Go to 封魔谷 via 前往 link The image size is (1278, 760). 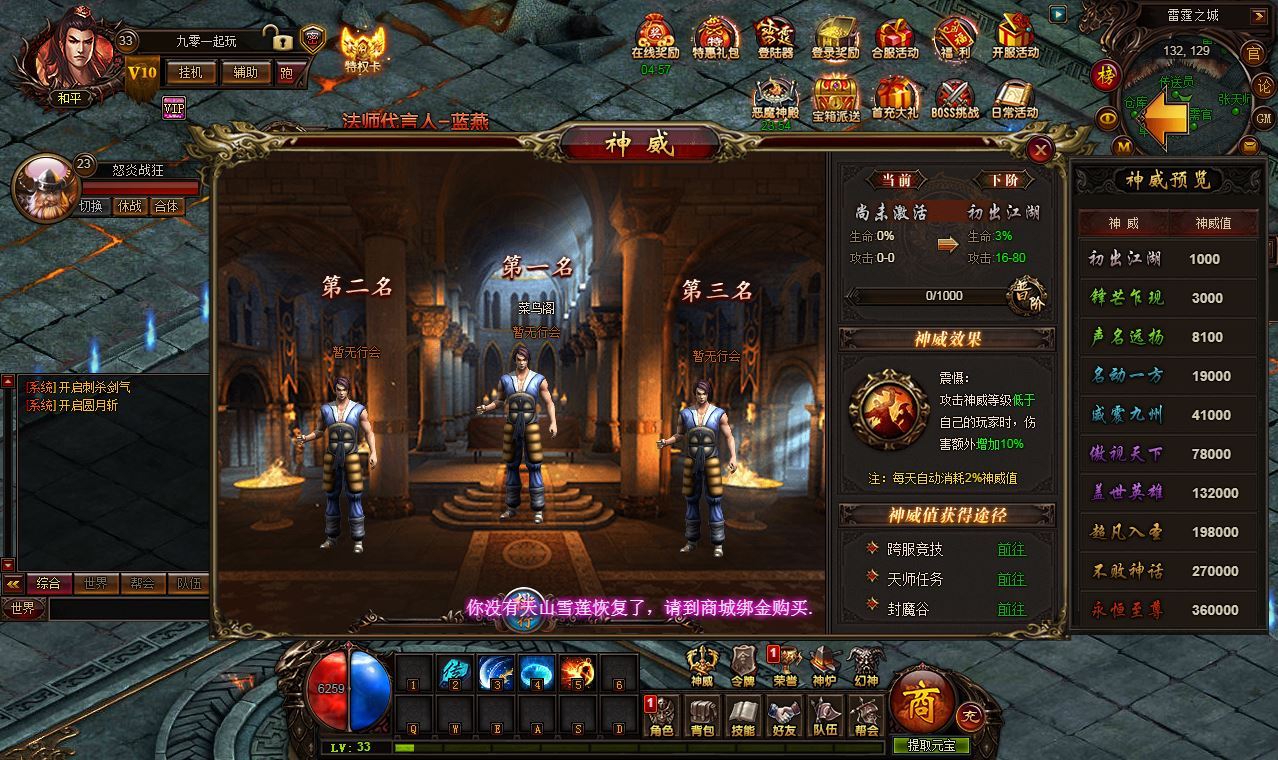1011,608
